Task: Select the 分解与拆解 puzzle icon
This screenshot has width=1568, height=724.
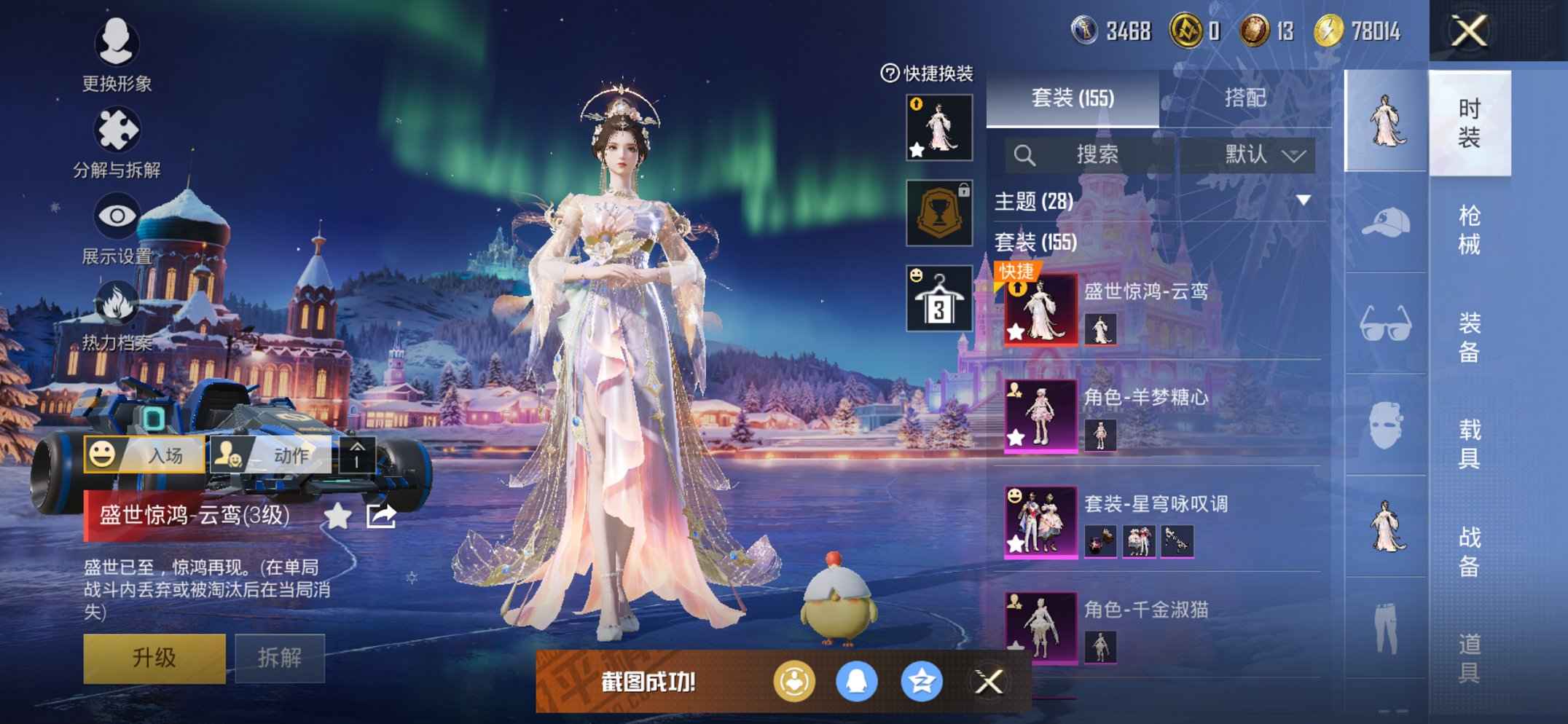Action: pyautogui.click(x=117, y=127)
